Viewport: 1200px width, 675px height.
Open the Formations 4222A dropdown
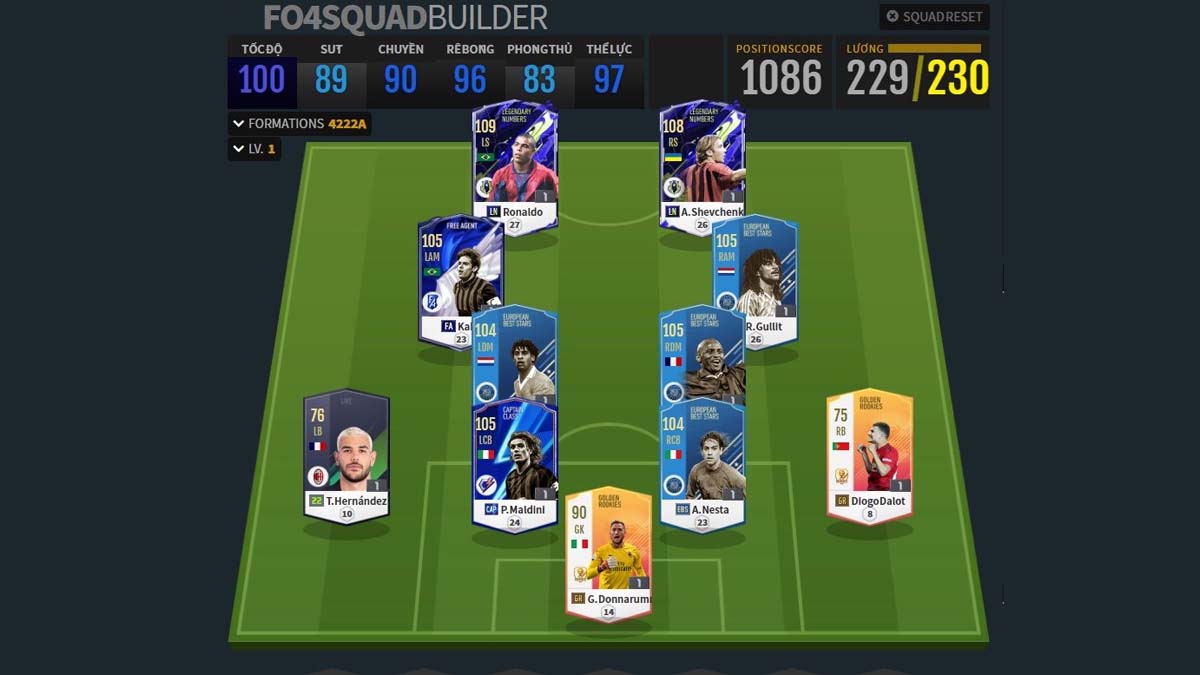click(x=299, y=124)
